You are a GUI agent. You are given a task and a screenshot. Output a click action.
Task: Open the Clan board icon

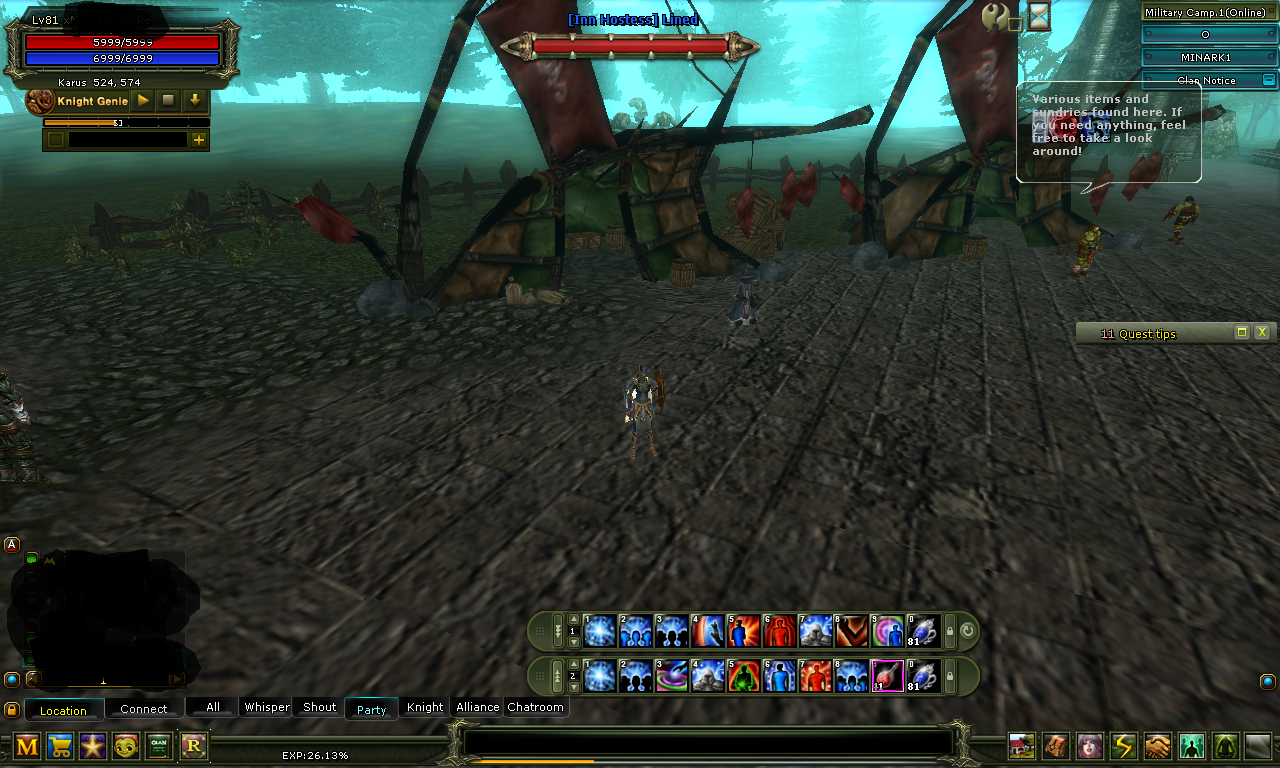[159, 746]
